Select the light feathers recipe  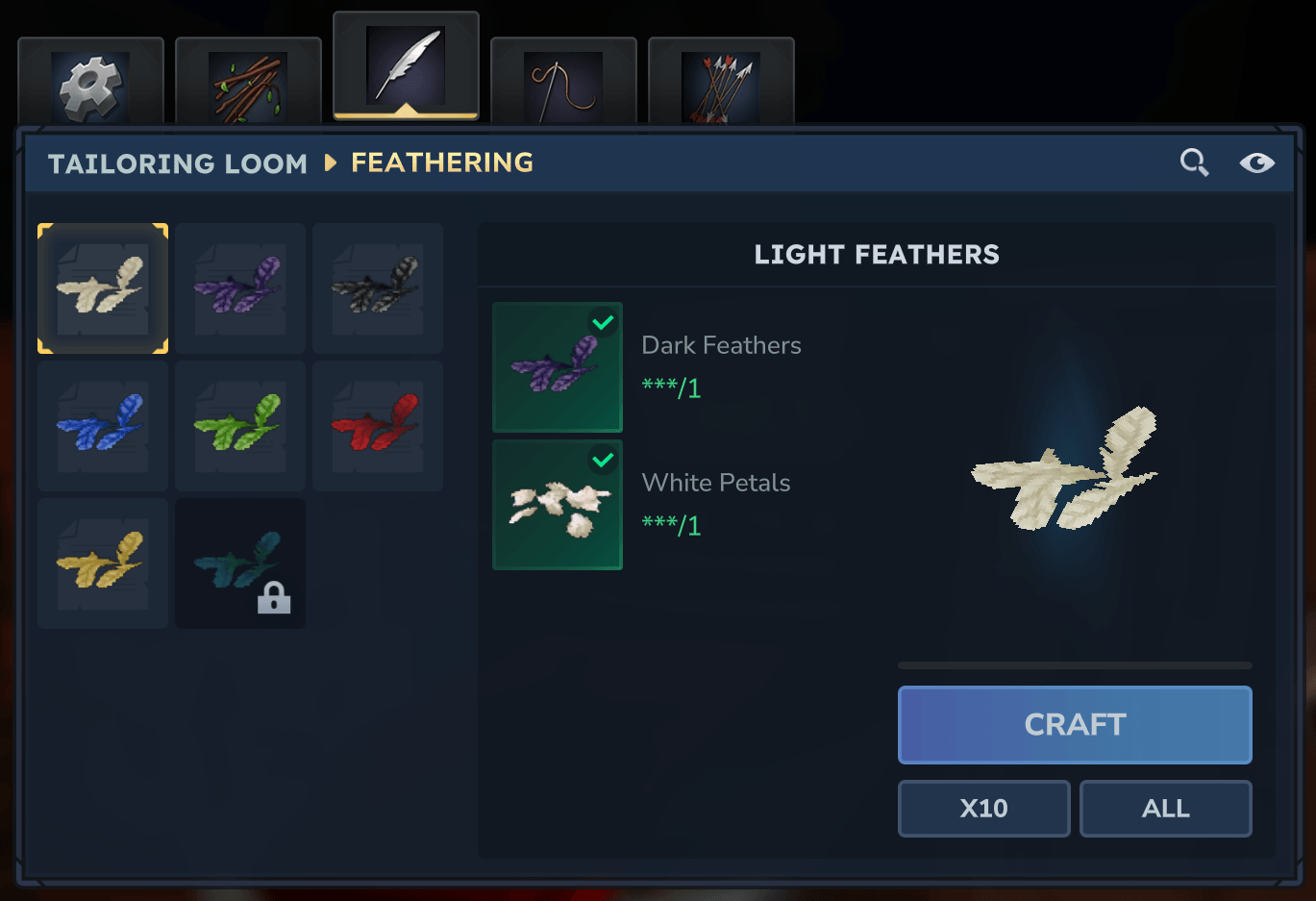[x=103, y=288]
